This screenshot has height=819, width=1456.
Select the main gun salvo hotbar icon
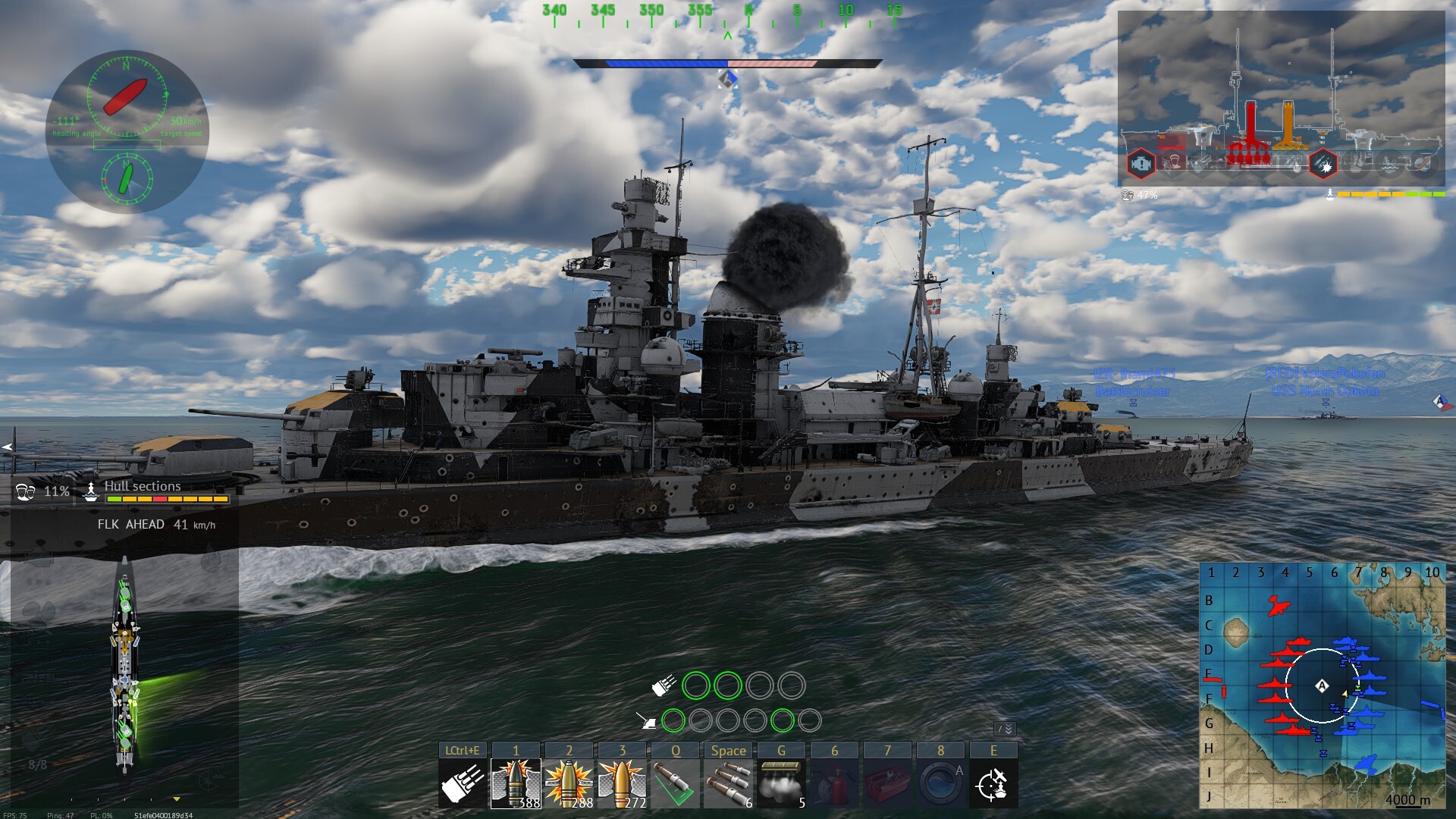pyautogui.click(x=463, y=783)
